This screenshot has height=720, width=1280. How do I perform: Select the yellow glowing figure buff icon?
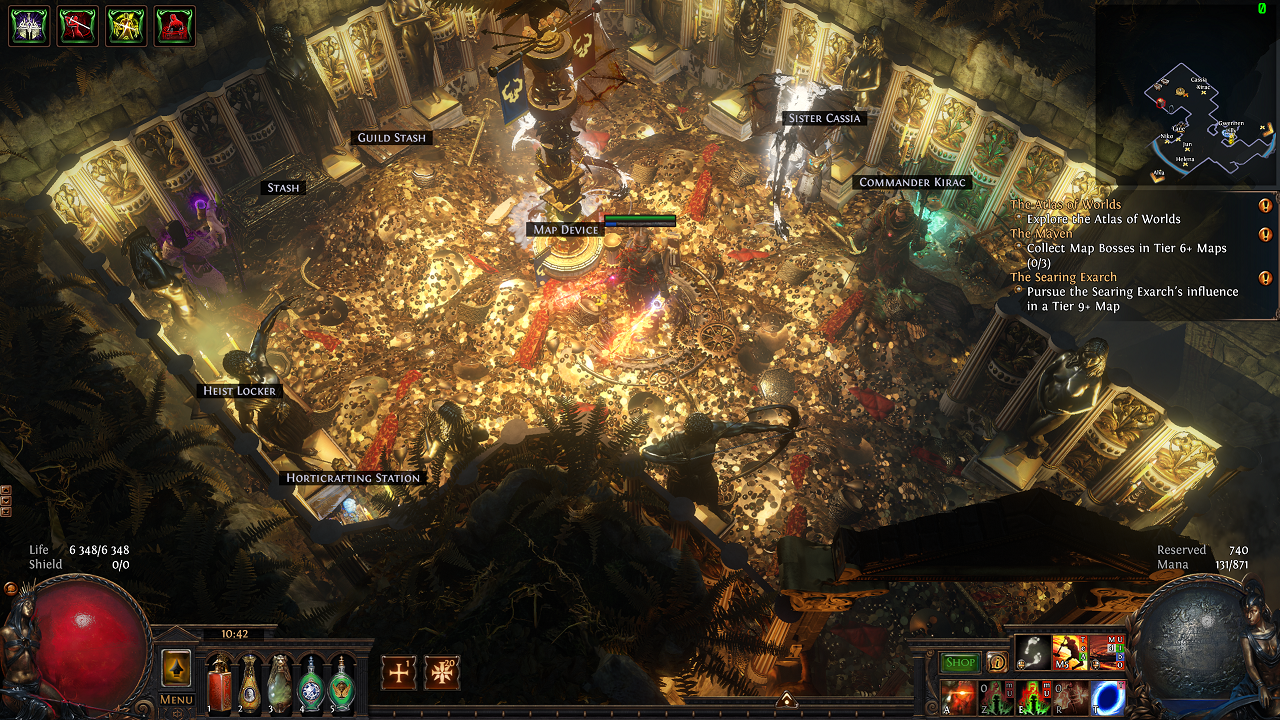(x=126, y=26)
